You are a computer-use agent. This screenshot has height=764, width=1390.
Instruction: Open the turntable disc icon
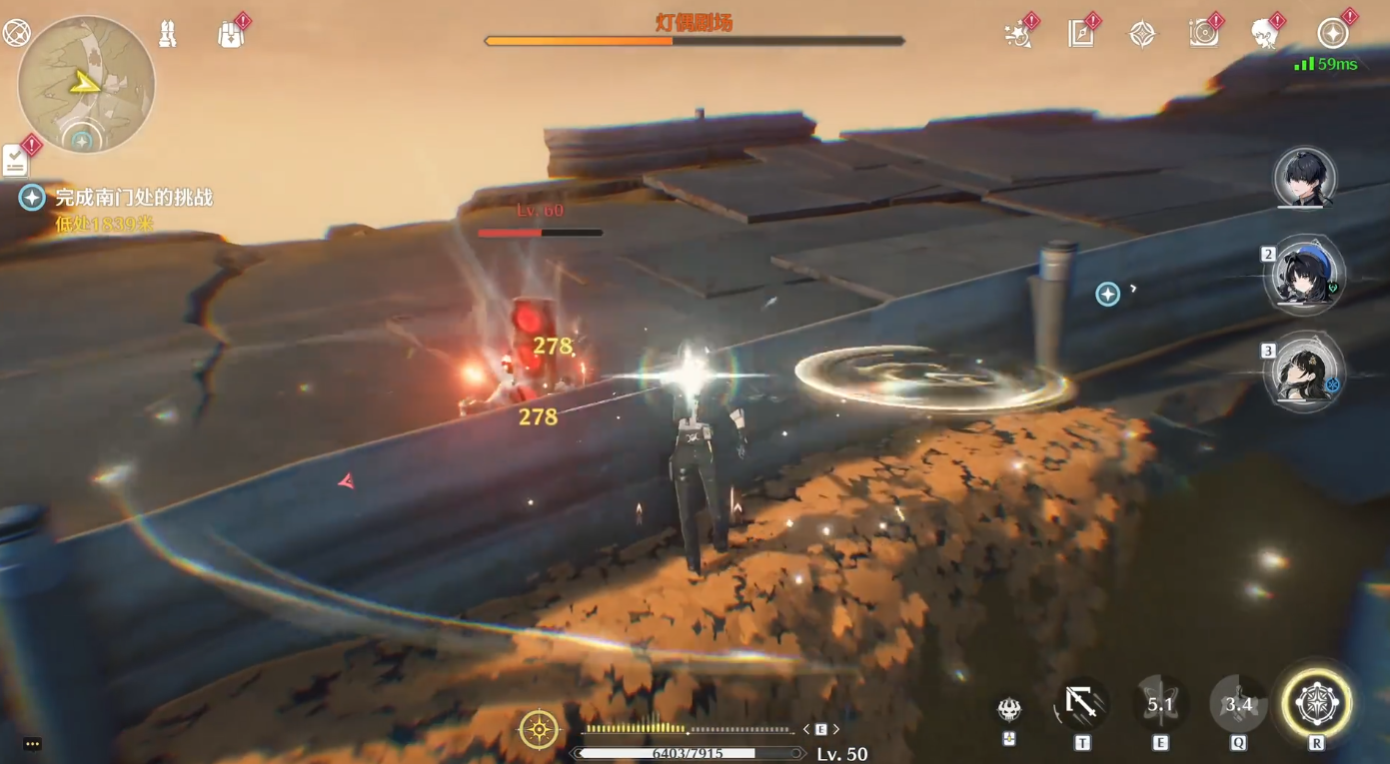click(x=1204, y=34)
